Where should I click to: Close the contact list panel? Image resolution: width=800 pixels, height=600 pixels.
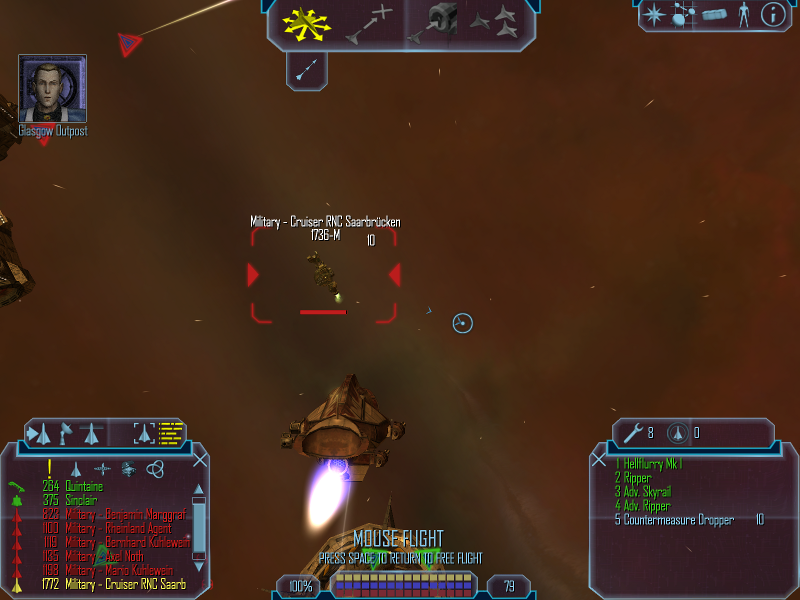[201, 460]
